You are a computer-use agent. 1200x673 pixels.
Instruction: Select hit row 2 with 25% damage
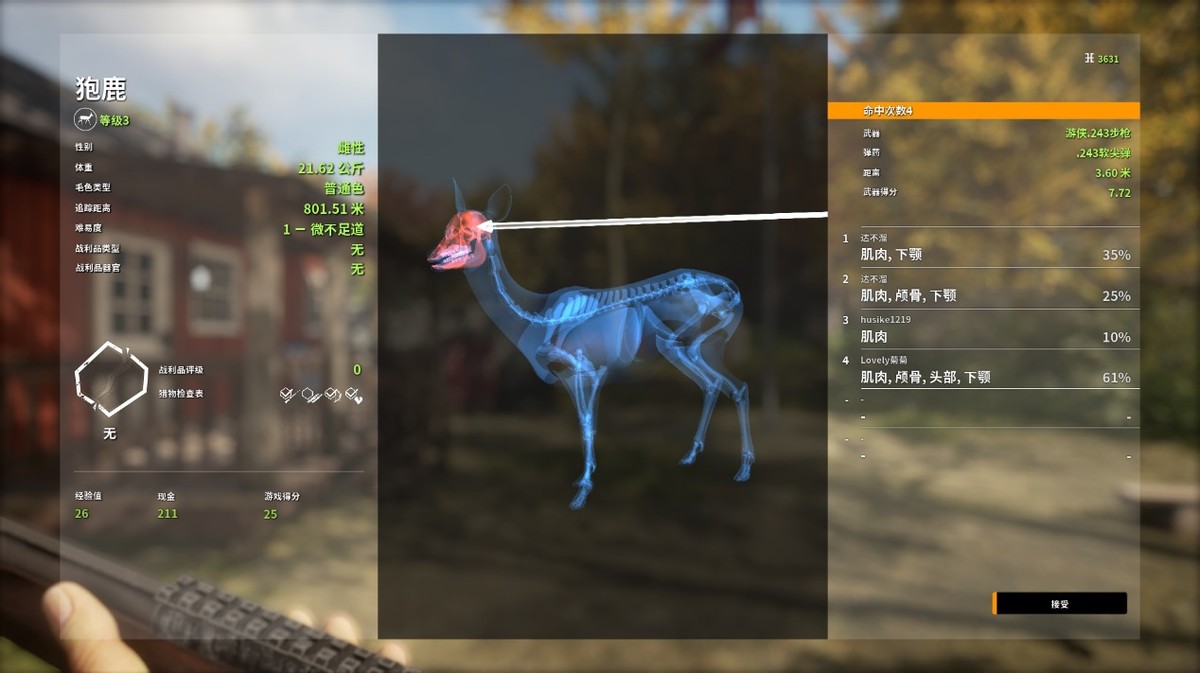985,289
